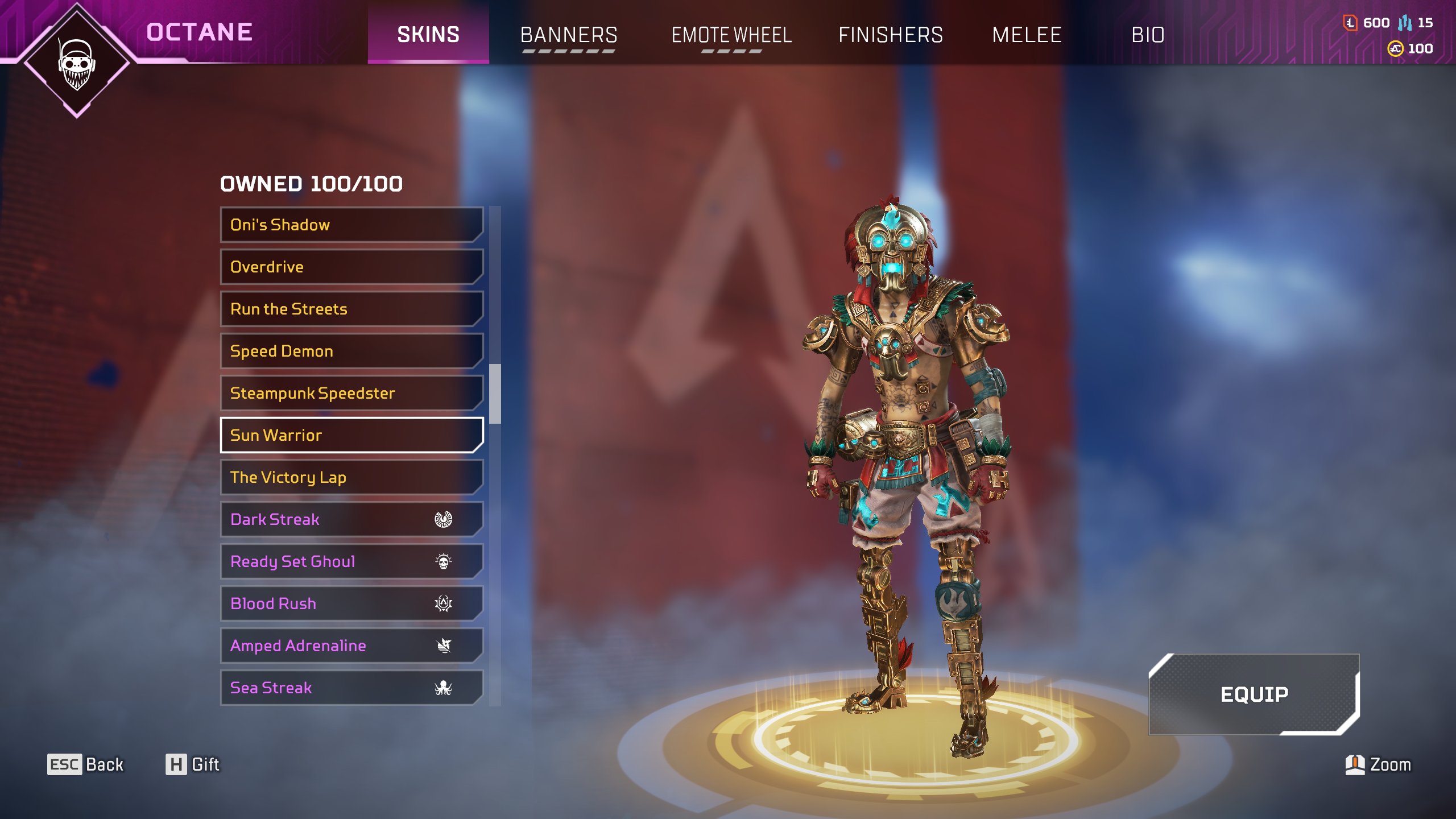Switch to the Melee tab

tap(1027, 35)
